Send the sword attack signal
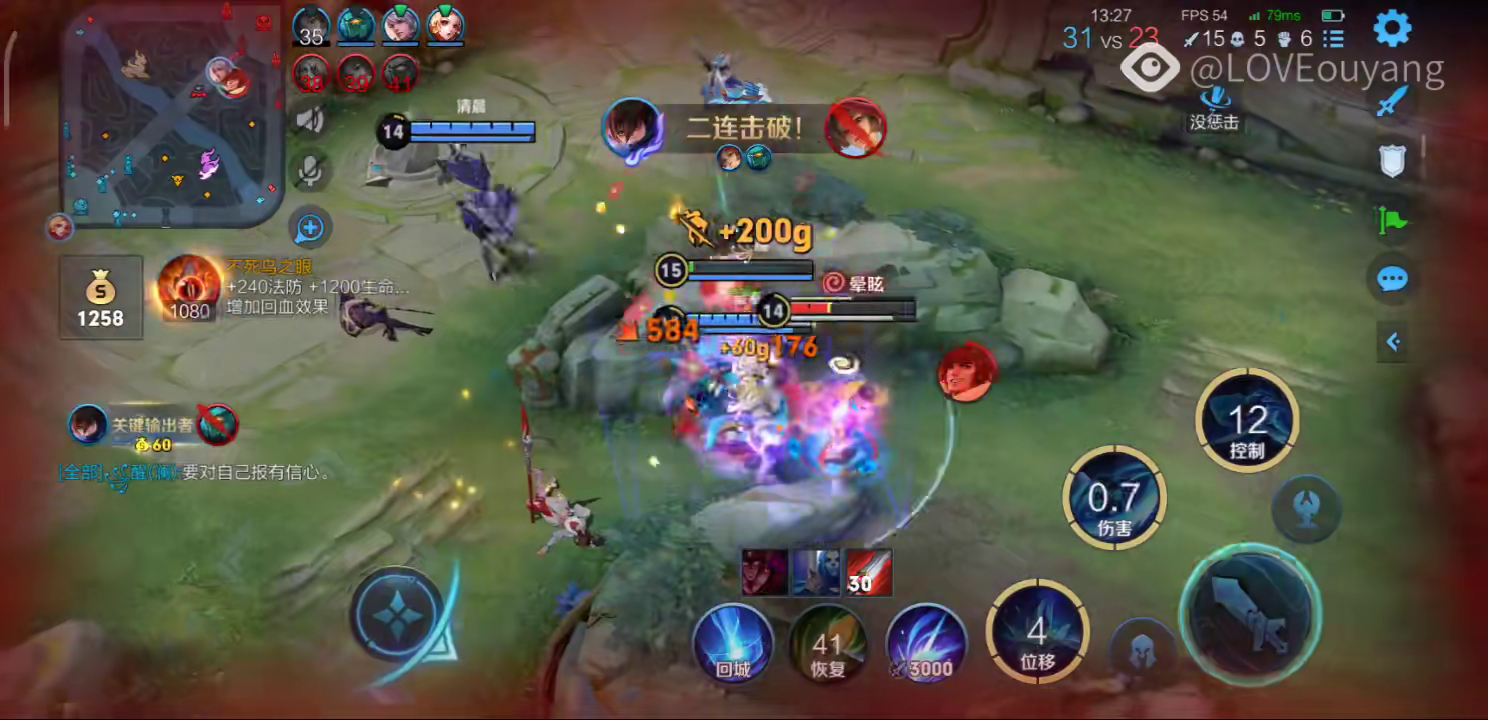The image size is (1488, 720). [1392, 101]
